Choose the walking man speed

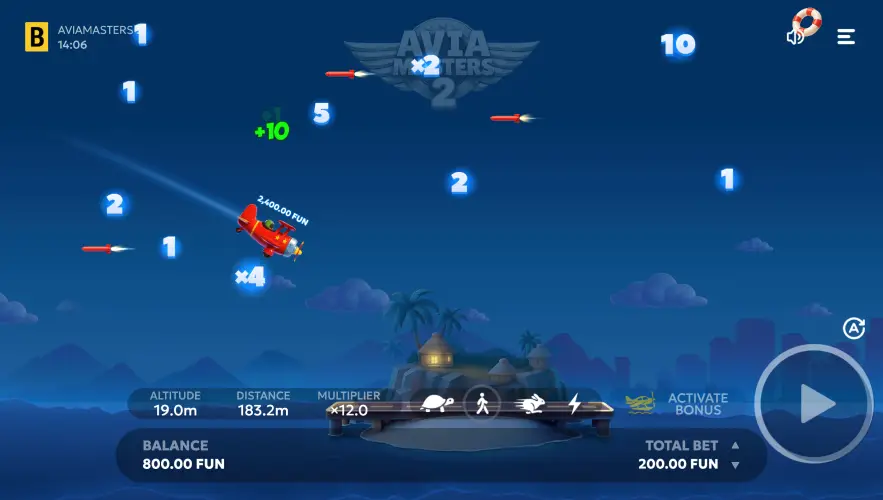click(x=482, y=404)
